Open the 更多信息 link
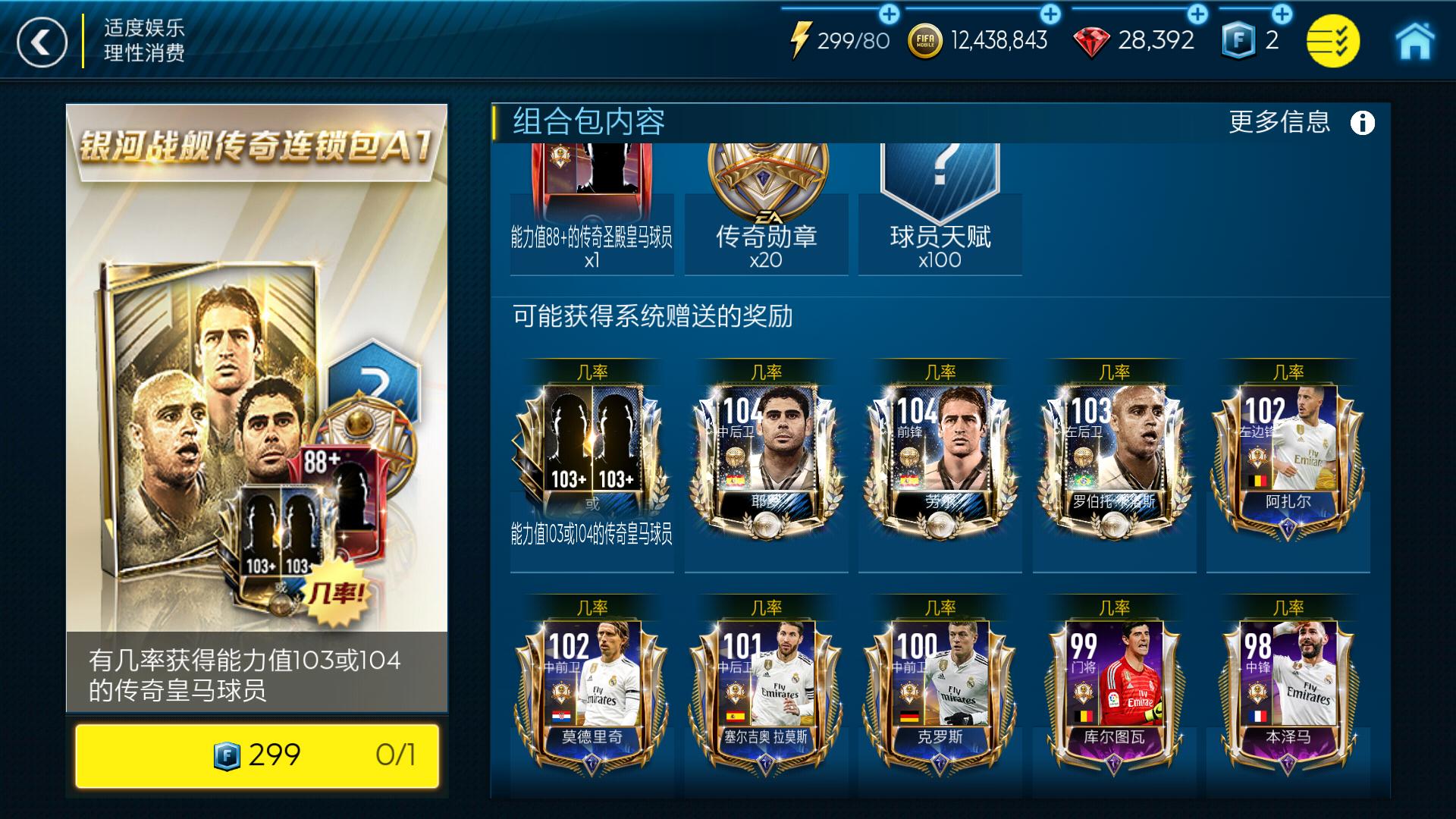 tap(1279, 123)
